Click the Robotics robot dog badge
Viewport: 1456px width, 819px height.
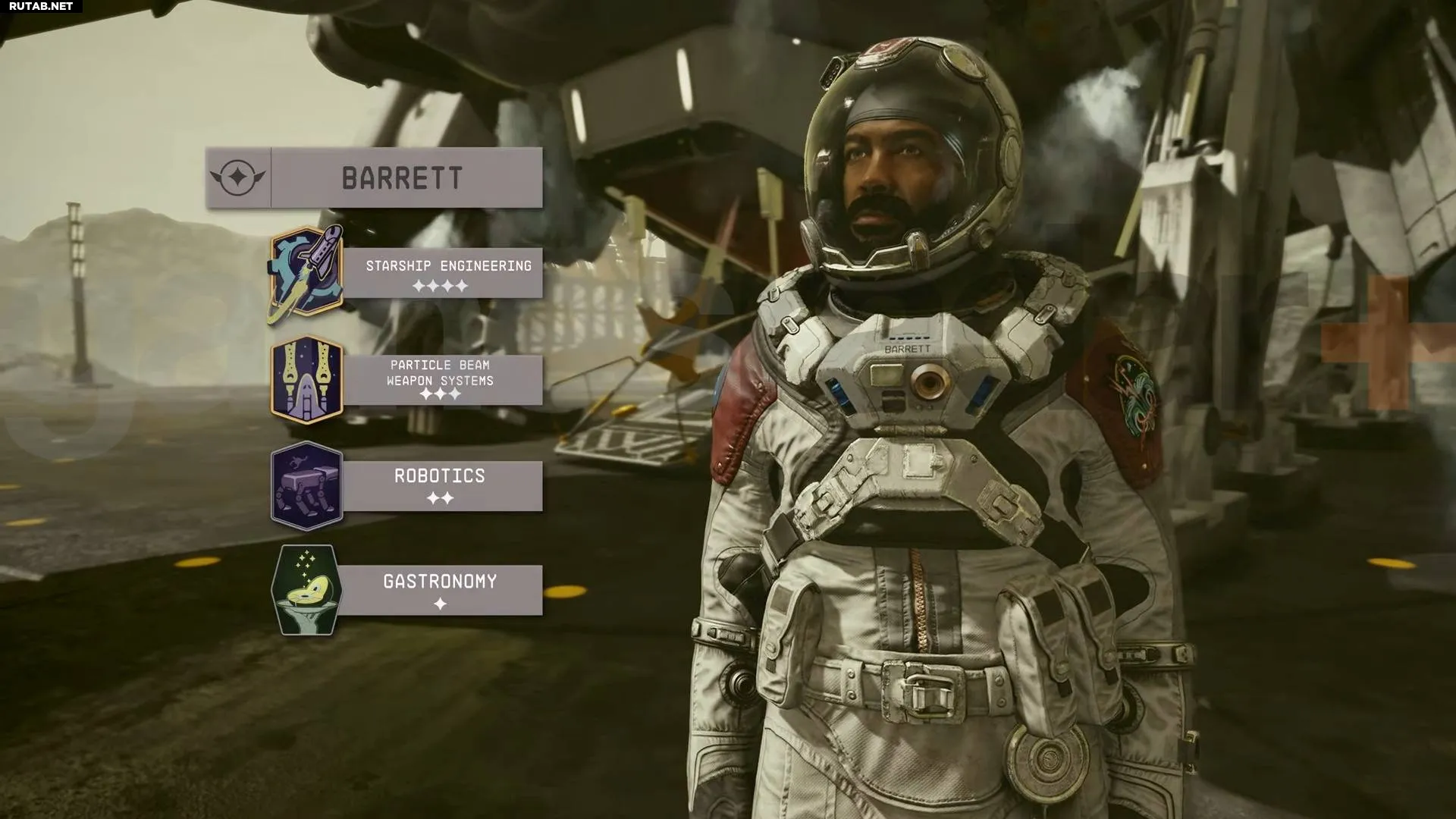306,485
